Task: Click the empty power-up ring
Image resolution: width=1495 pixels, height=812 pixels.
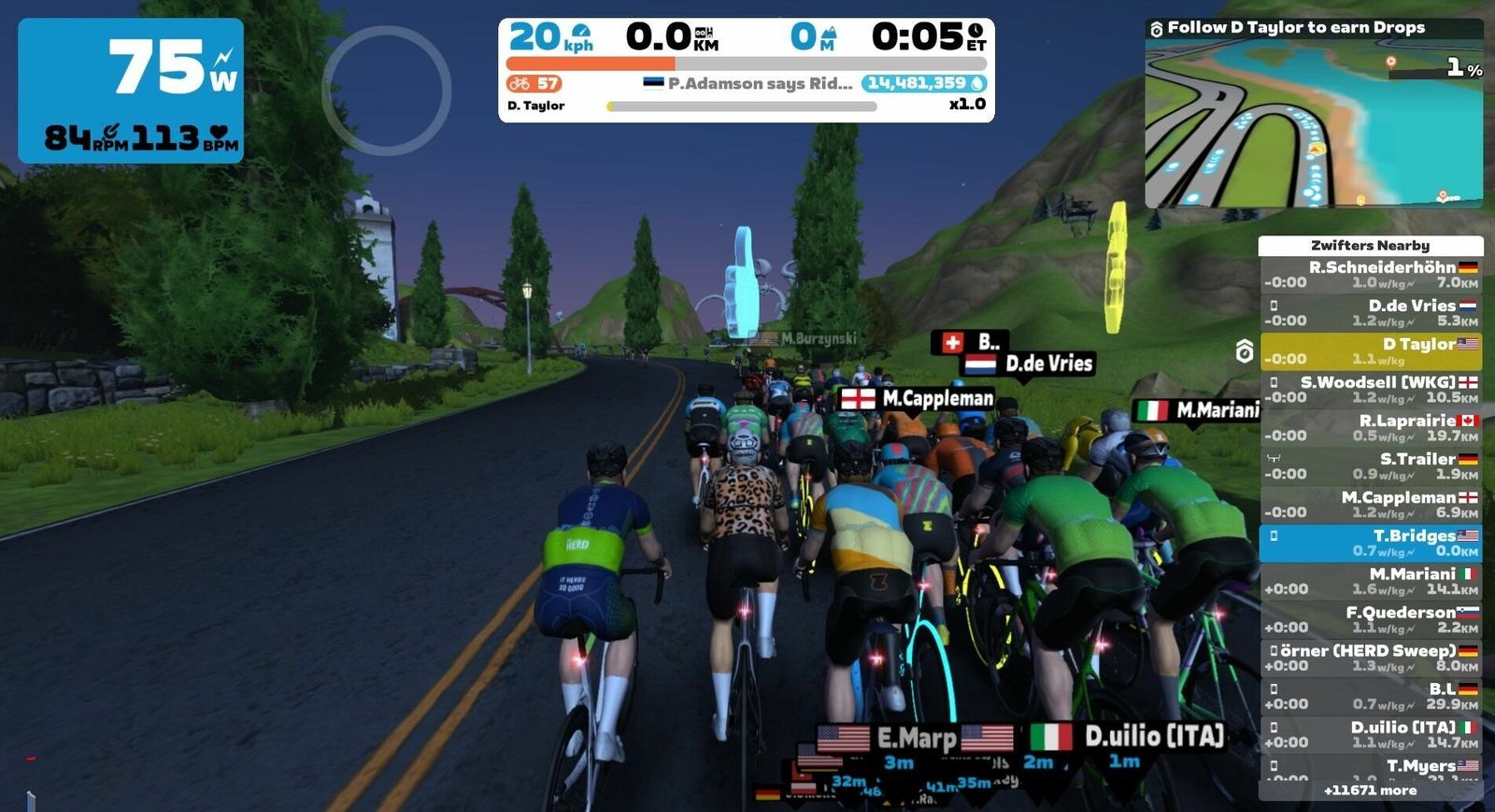Action: click(x=387, y=91)
